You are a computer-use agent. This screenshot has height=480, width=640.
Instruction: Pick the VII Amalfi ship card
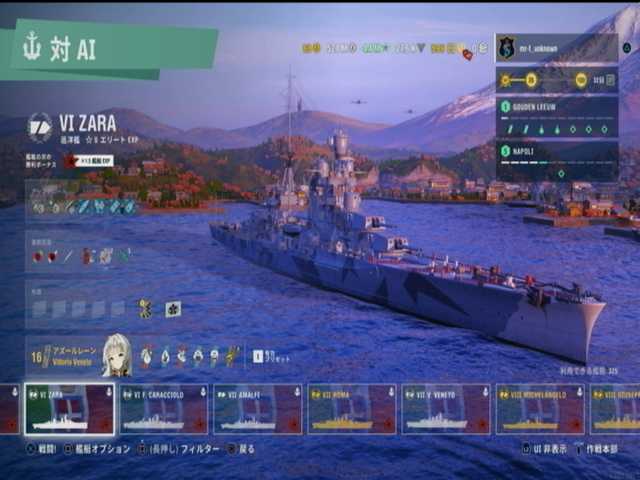click(258, 409)
